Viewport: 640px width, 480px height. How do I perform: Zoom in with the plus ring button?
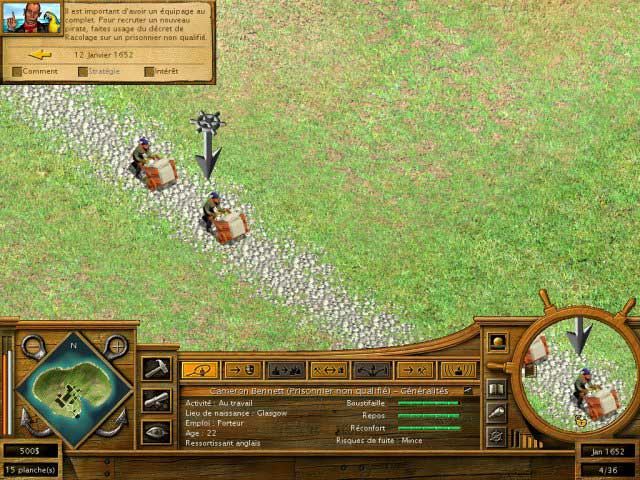(115, 346)
